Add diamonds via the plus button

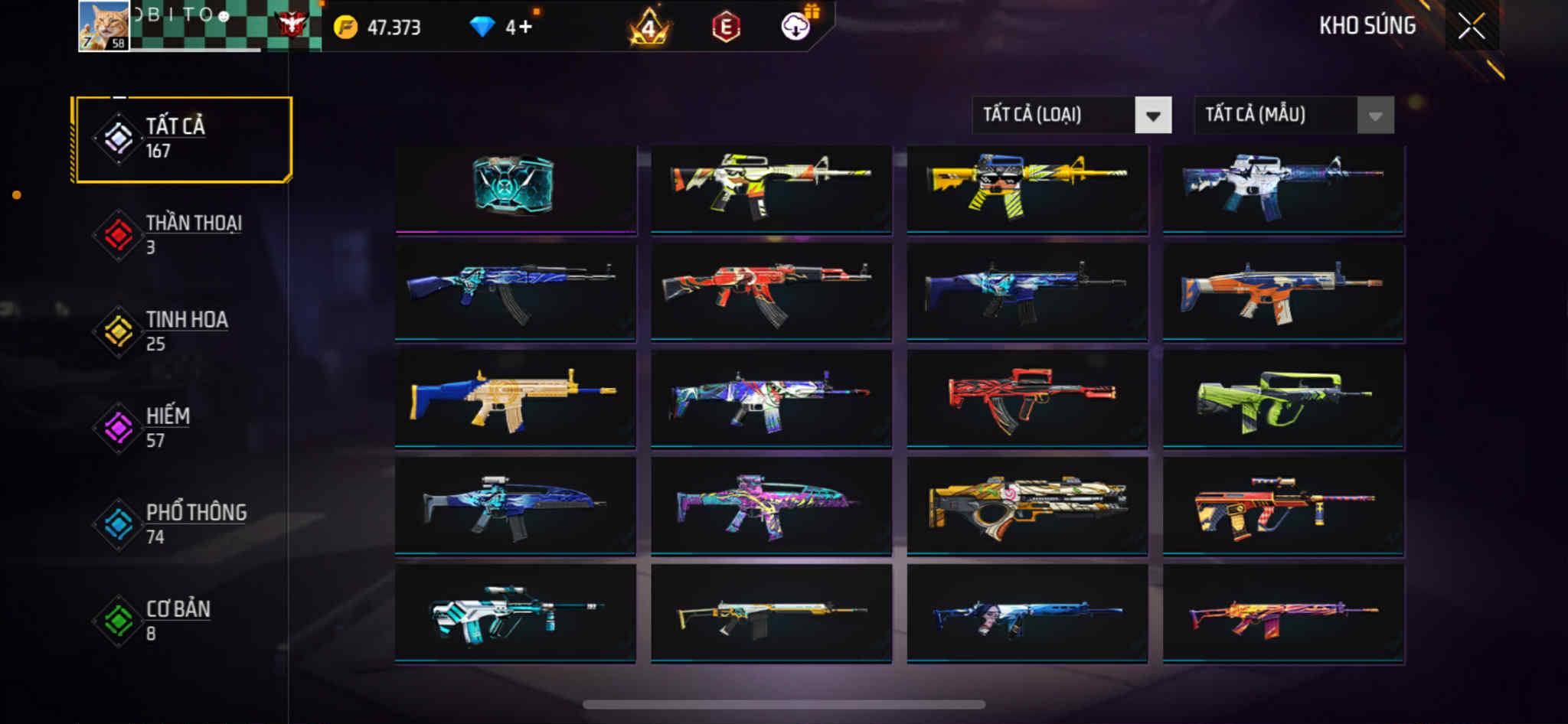[x=525, y=28]
